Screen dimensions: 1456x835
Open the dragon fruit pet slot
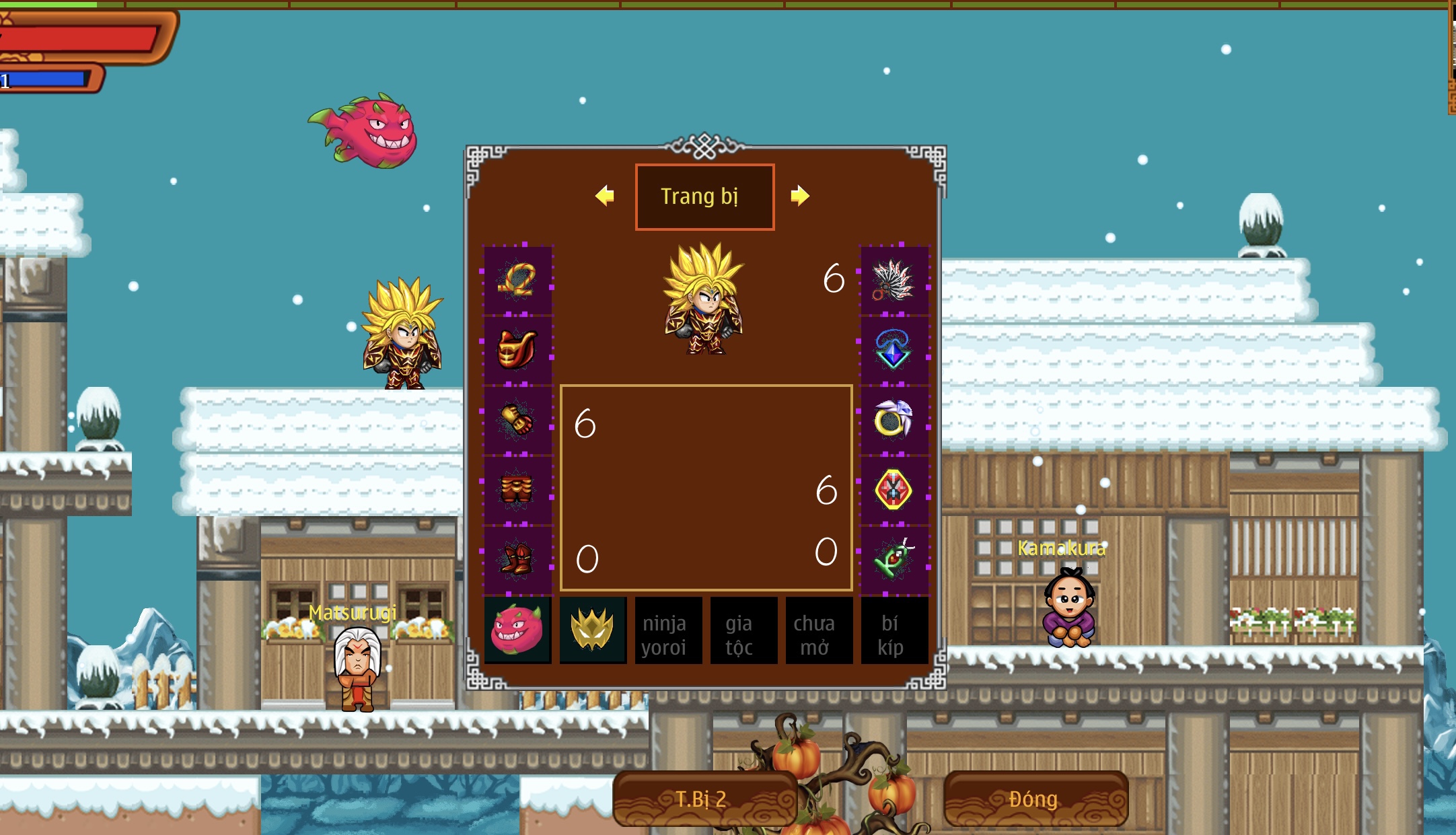click(517, 630)
